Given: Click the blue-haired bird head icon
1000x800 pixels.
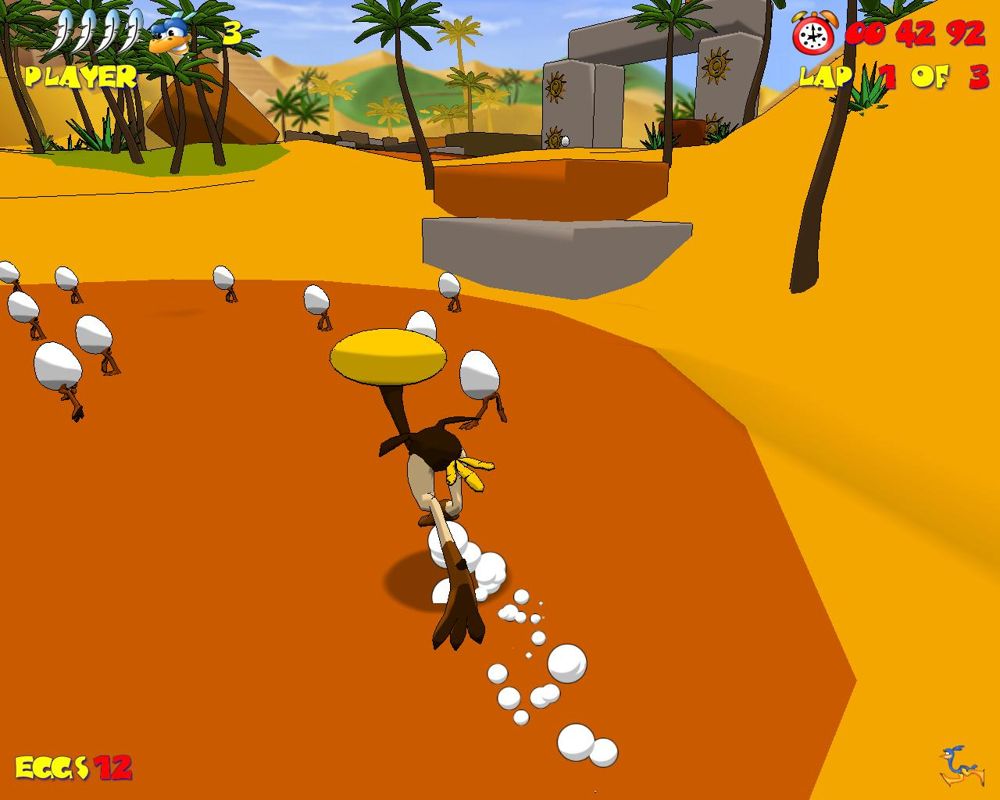Looking at the screenshot, I should coord(171,36).
